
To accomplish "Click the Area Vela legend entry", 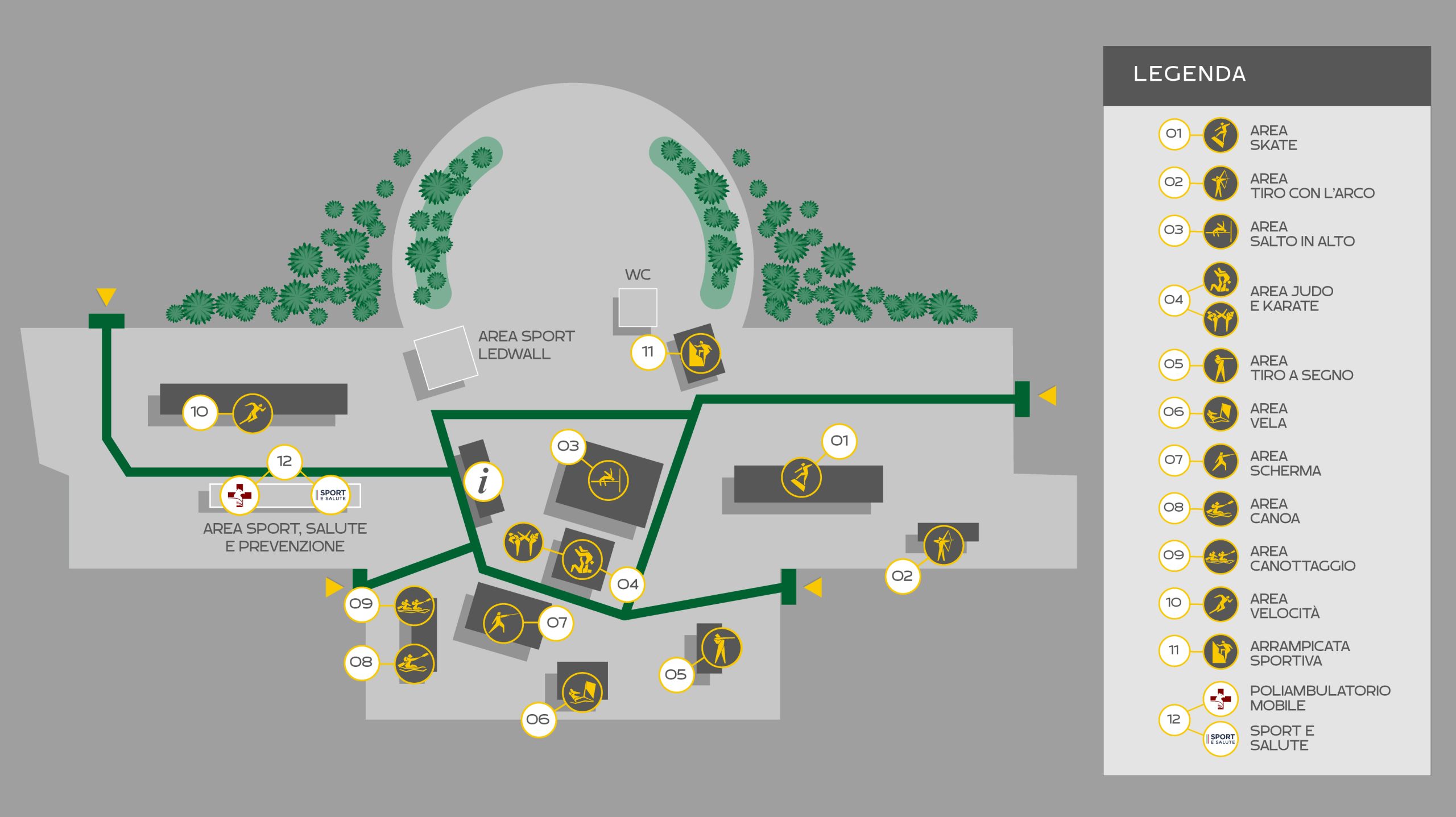I will click(x=1268, y=416).
